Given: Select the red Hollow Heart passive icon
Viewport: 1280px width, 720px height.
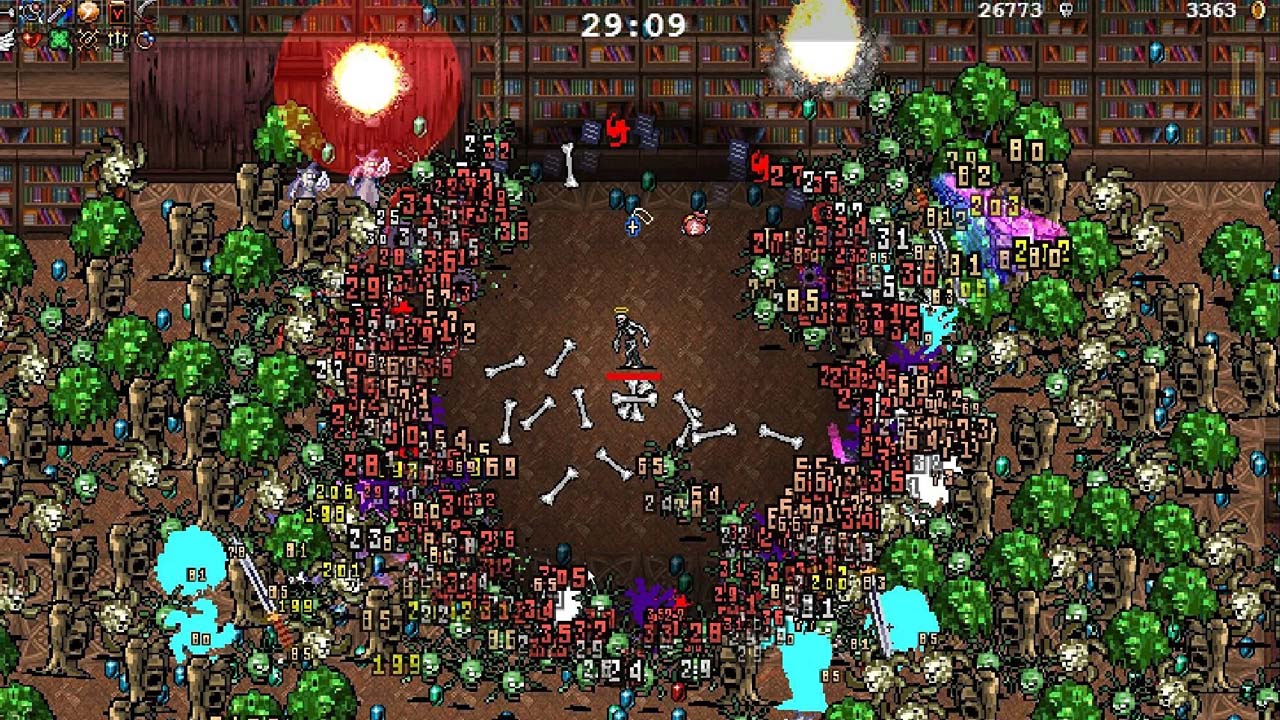Looking at the screenshot, I should tap(32, 40).
